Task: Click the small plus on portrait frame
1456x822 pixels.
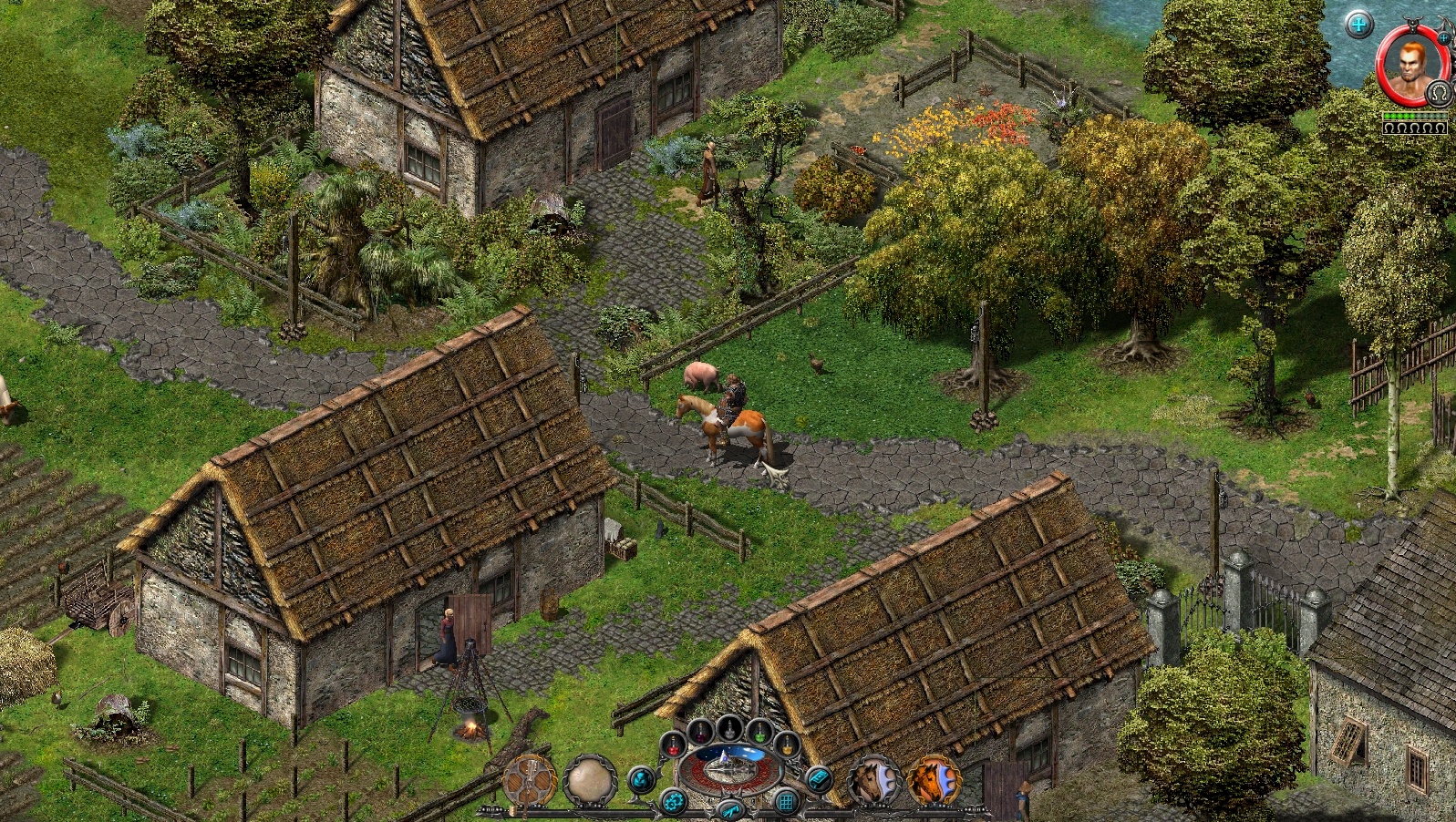Action: [1444, 37]
